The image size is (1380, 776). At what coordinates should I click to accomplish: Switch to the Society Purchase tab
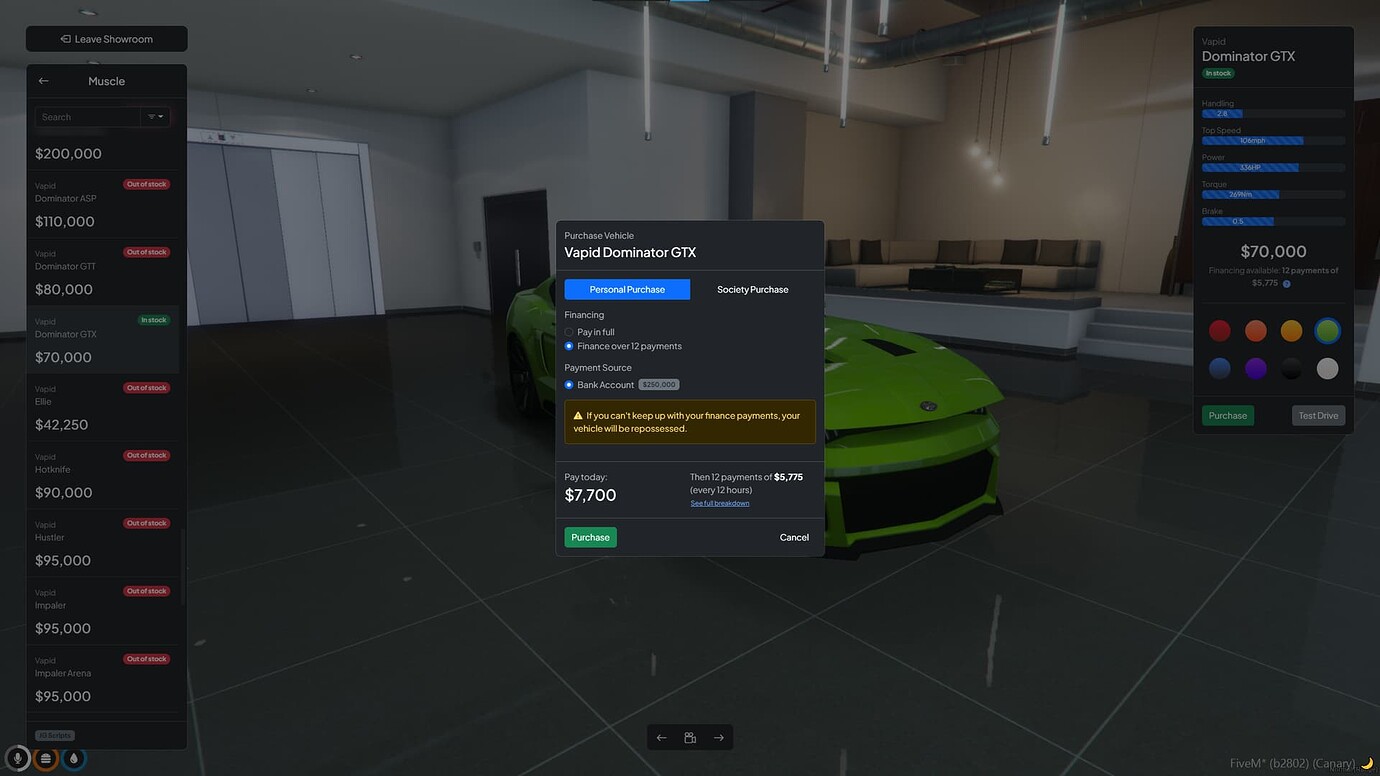[752, 289]
